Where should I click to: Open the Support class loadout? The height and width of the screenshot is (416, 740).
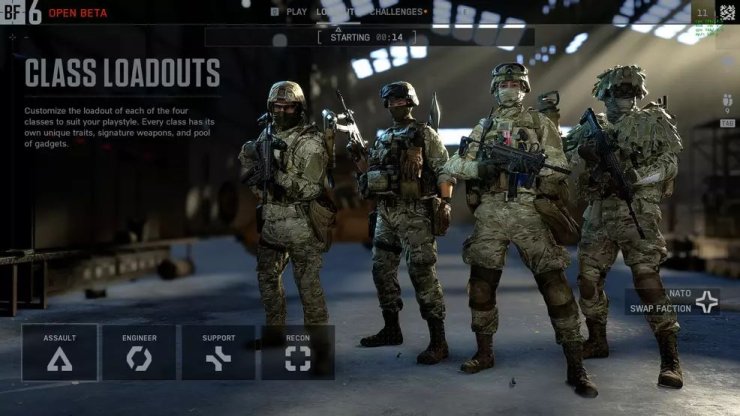tap(218, 352)
